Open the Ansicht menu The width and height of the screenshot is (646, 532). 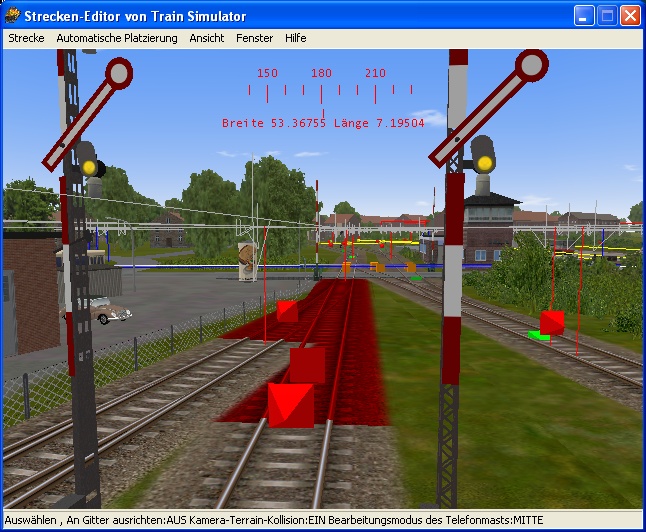click(207, 38)
